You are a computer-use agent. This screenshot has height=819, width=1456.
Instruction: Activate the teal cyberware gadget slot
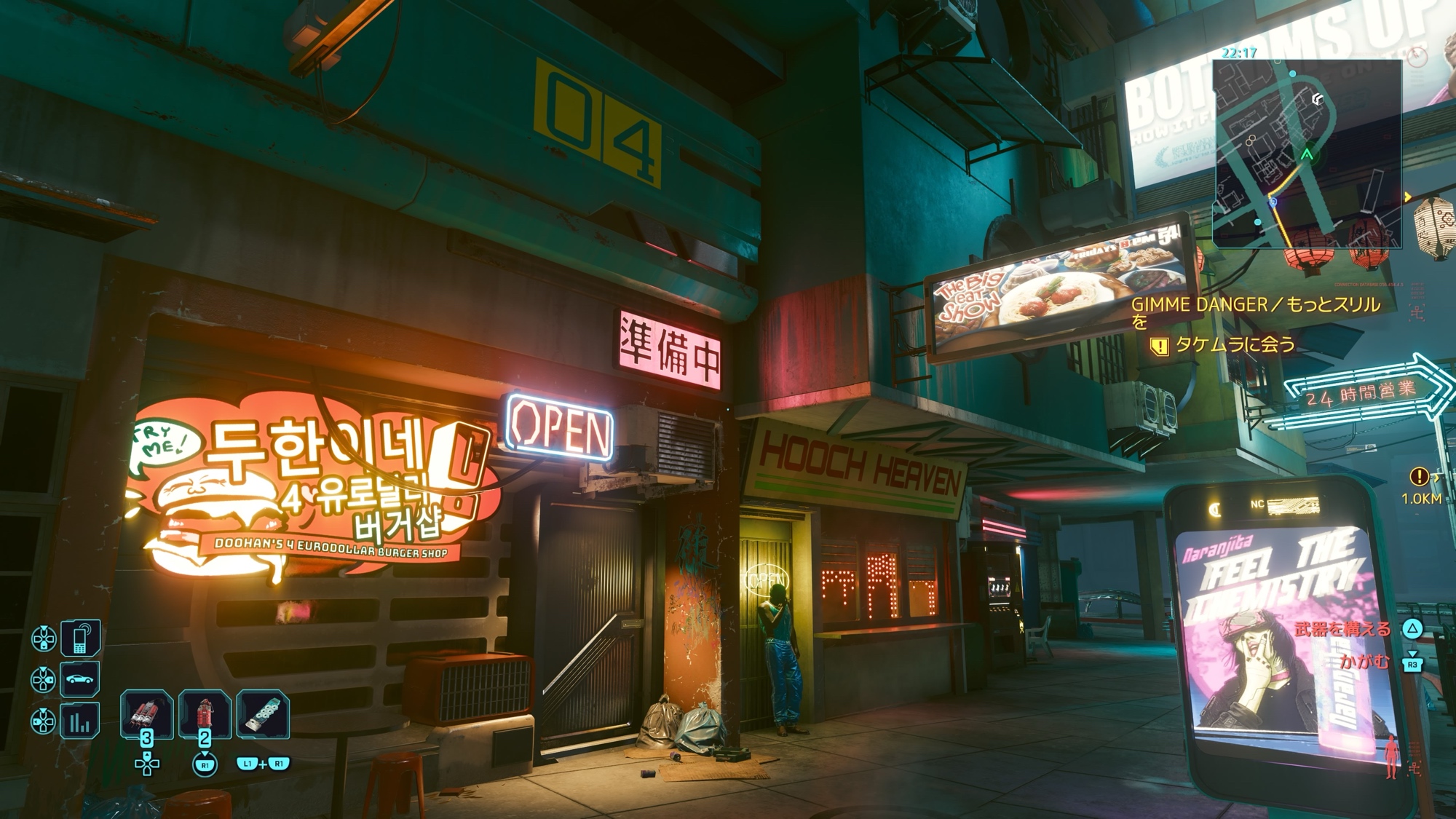tap(263, 714)
